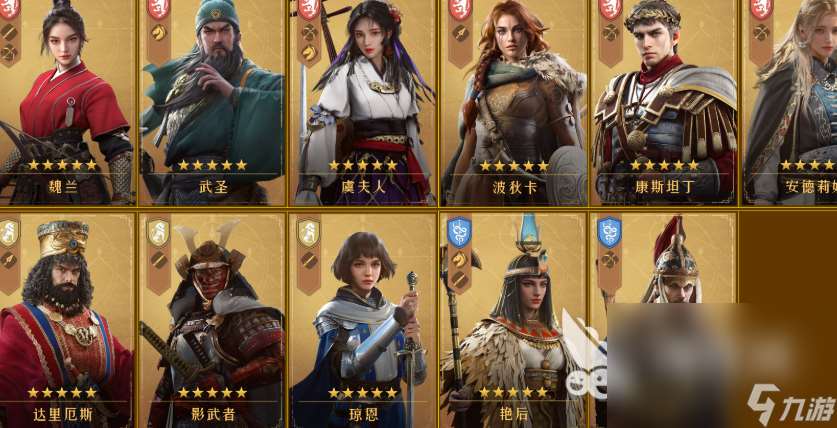This screenshot has height=428, width=837.
Task: Pick the 康斯坦丁 hero card
Action: [x=664, y=100]
